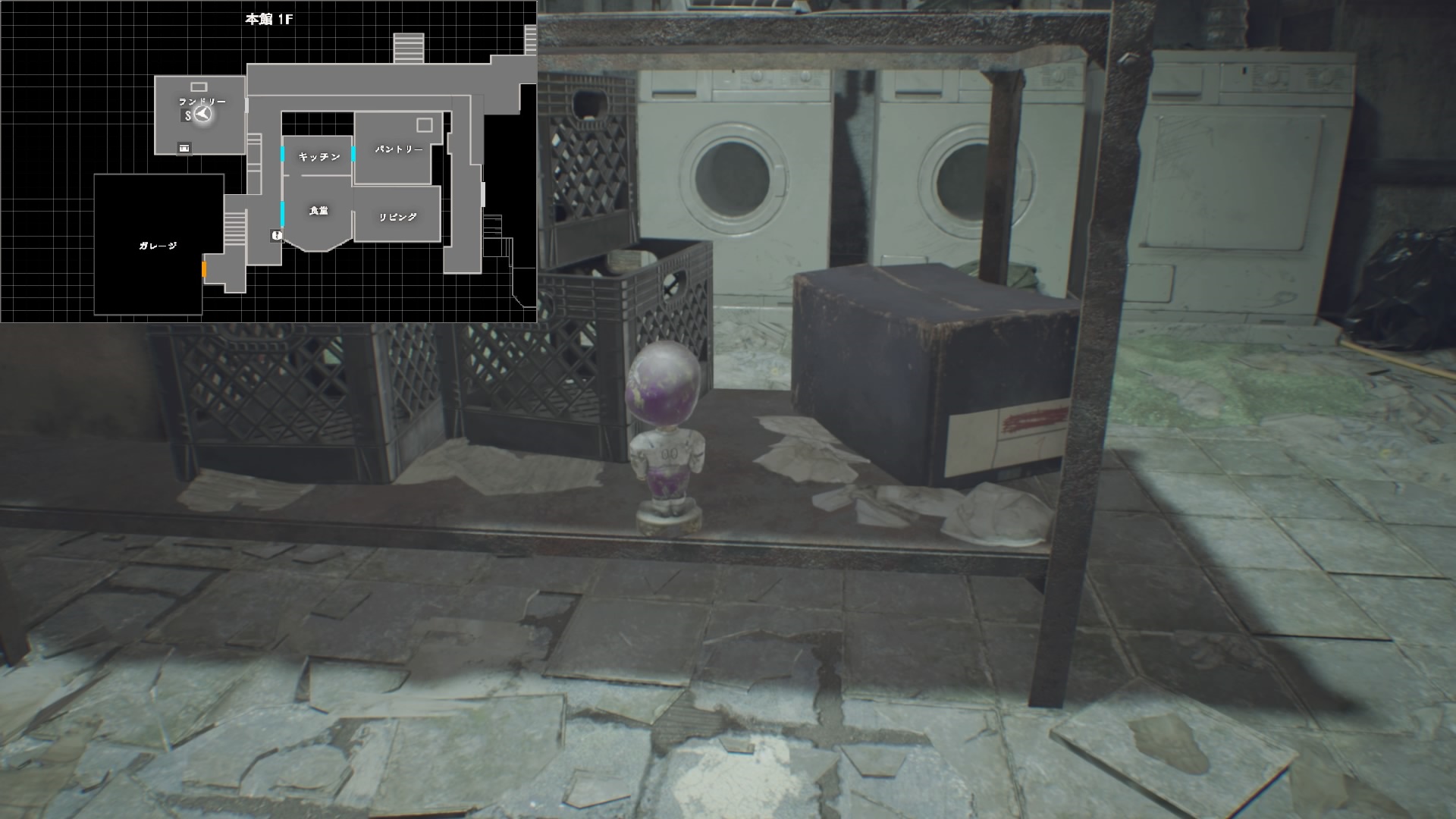Select the リビング room on the map
This screenshot has width=1456, height=819.
coord(397,217)
